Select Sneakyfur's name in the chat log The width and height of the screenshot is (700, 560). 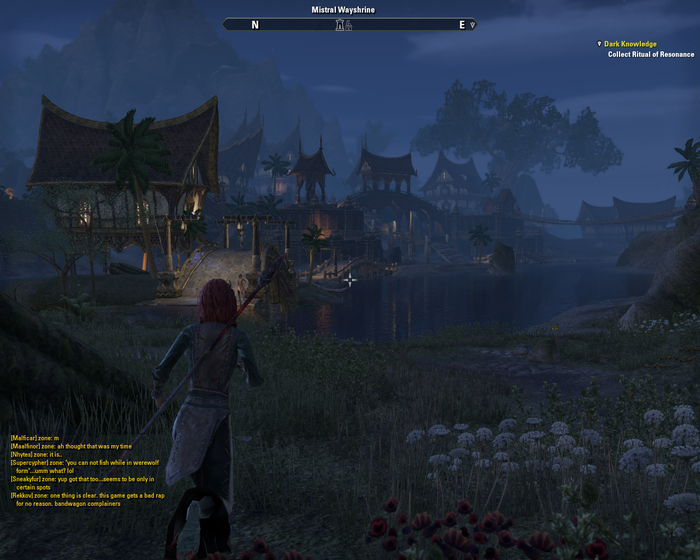coord(28,479)
